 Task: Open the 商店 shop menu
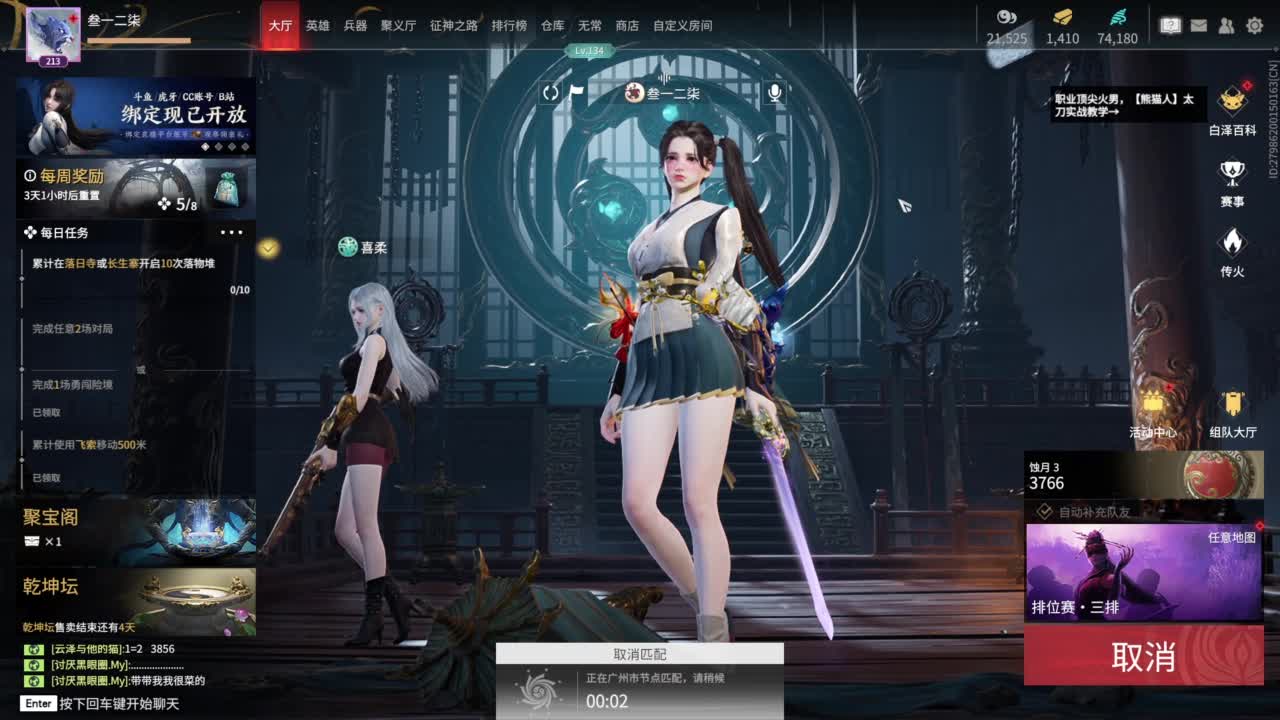(x=627, y=26)
